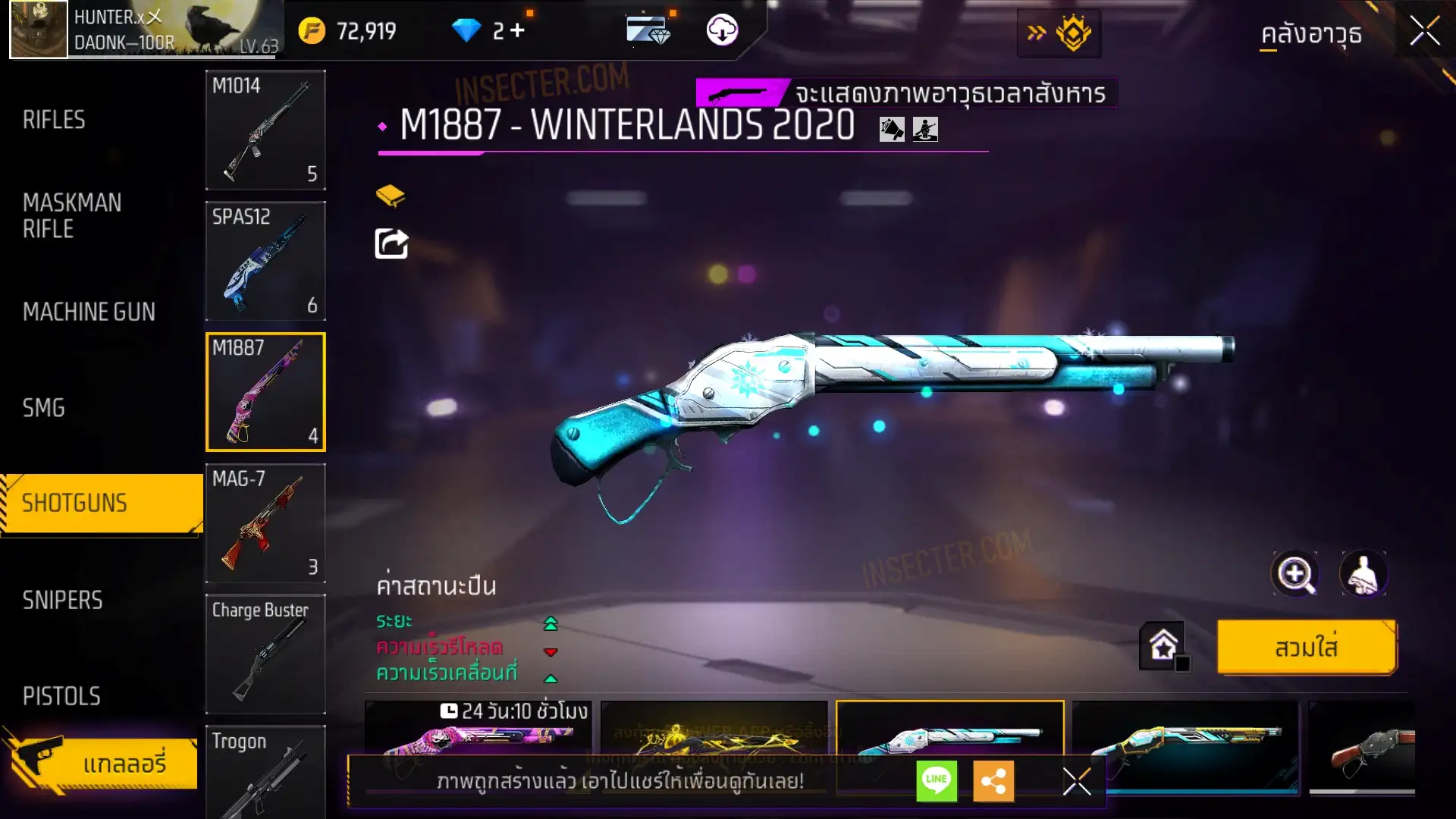Select the MAG-7 shotgun tile

[265, 523]
